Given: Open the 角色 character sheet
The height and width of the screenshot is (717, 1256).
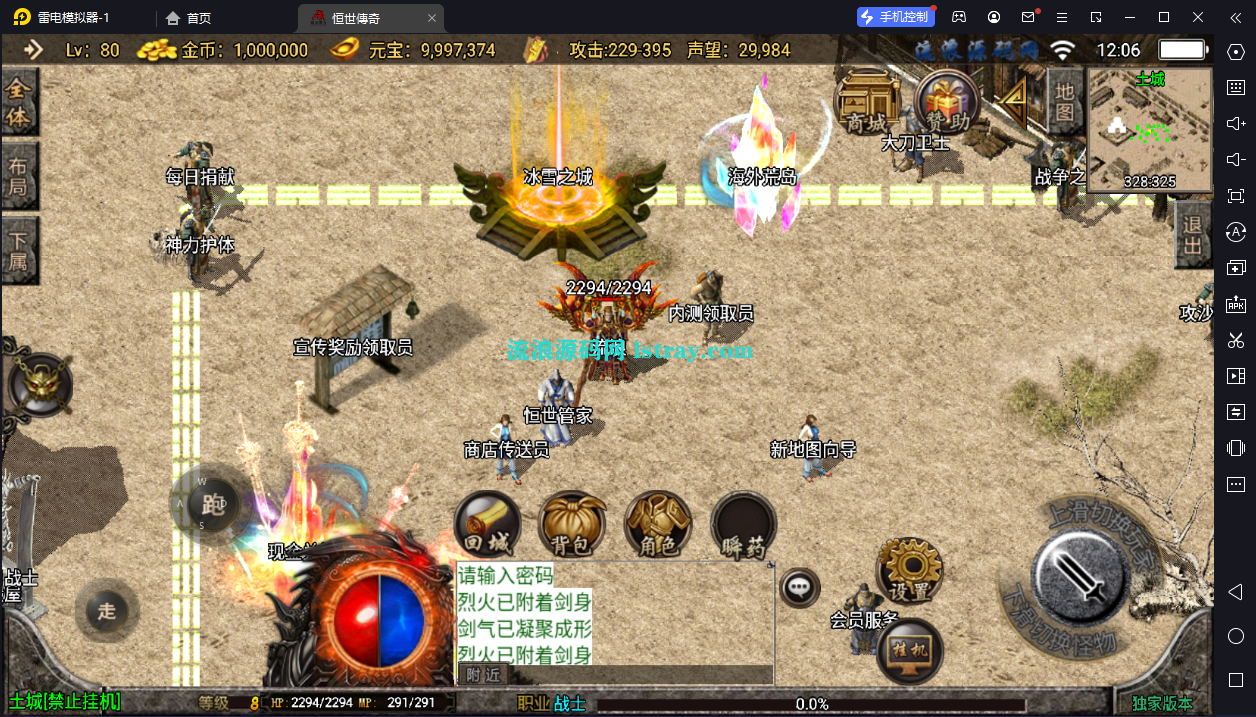Looking at the screenshot, I should (658, 525).
